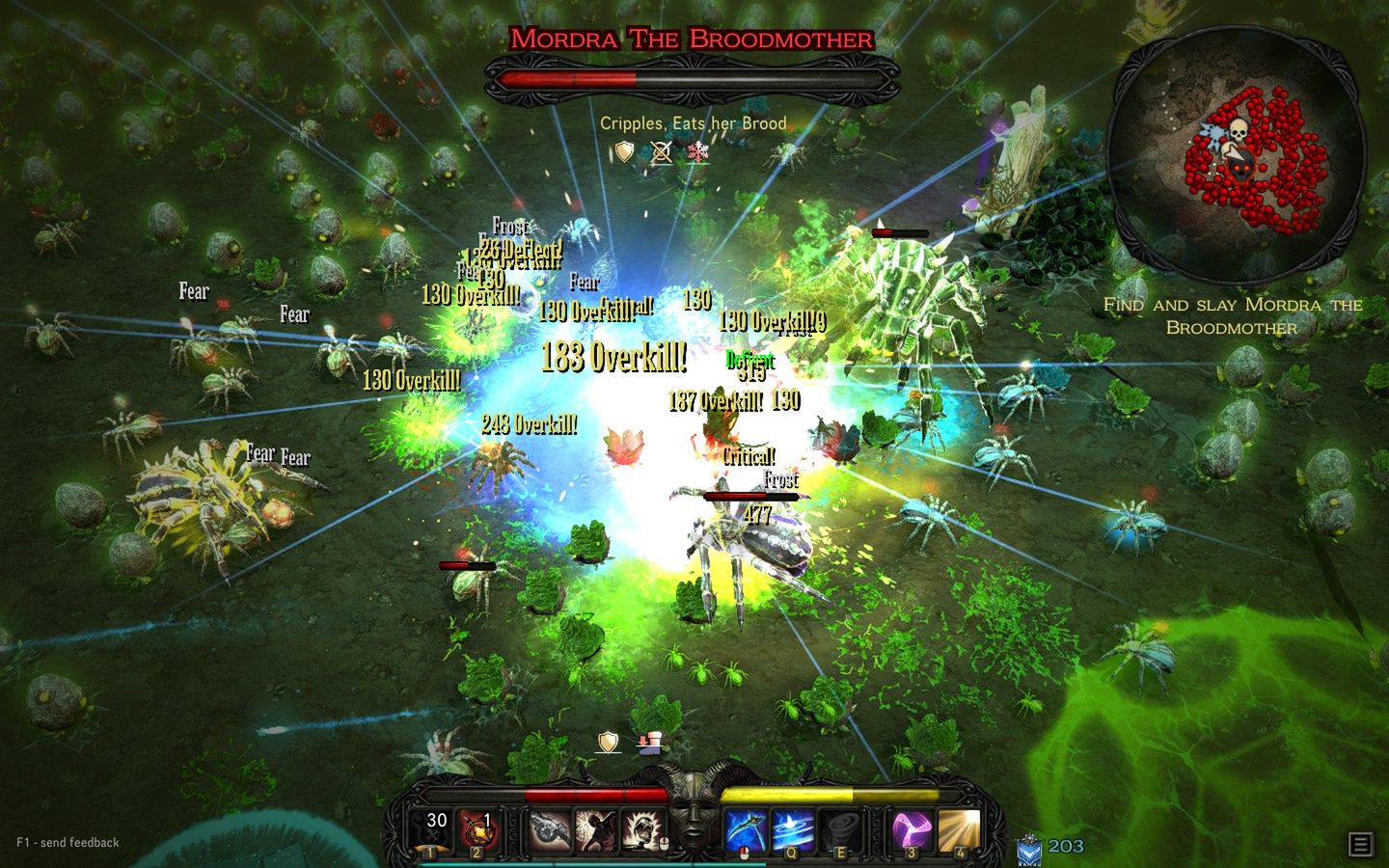Activate the pink boomerang ability
1389x868 pixels.
[911, 831]
